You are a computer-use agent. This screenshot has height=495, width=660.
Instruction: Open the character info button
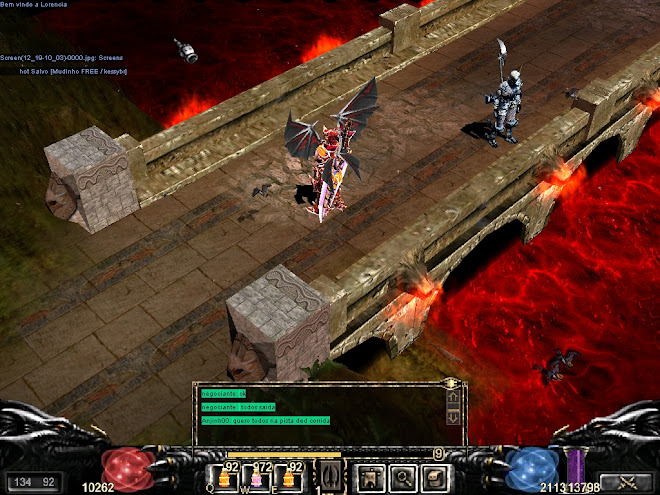[371, 476]
